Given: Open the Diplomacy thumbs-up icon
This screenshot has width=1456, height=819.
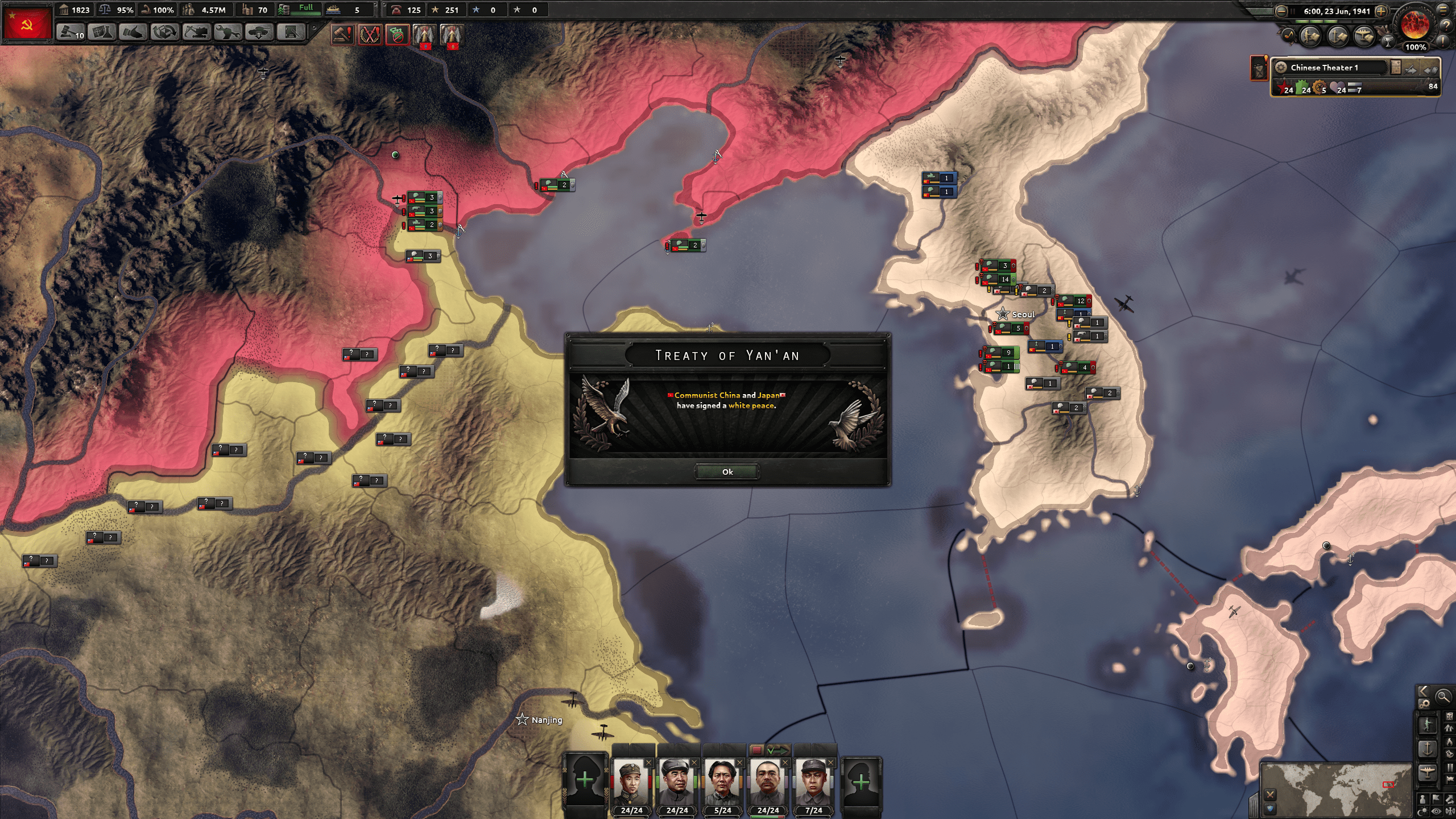Looking at the screenshot, I should tap(132, 33).
